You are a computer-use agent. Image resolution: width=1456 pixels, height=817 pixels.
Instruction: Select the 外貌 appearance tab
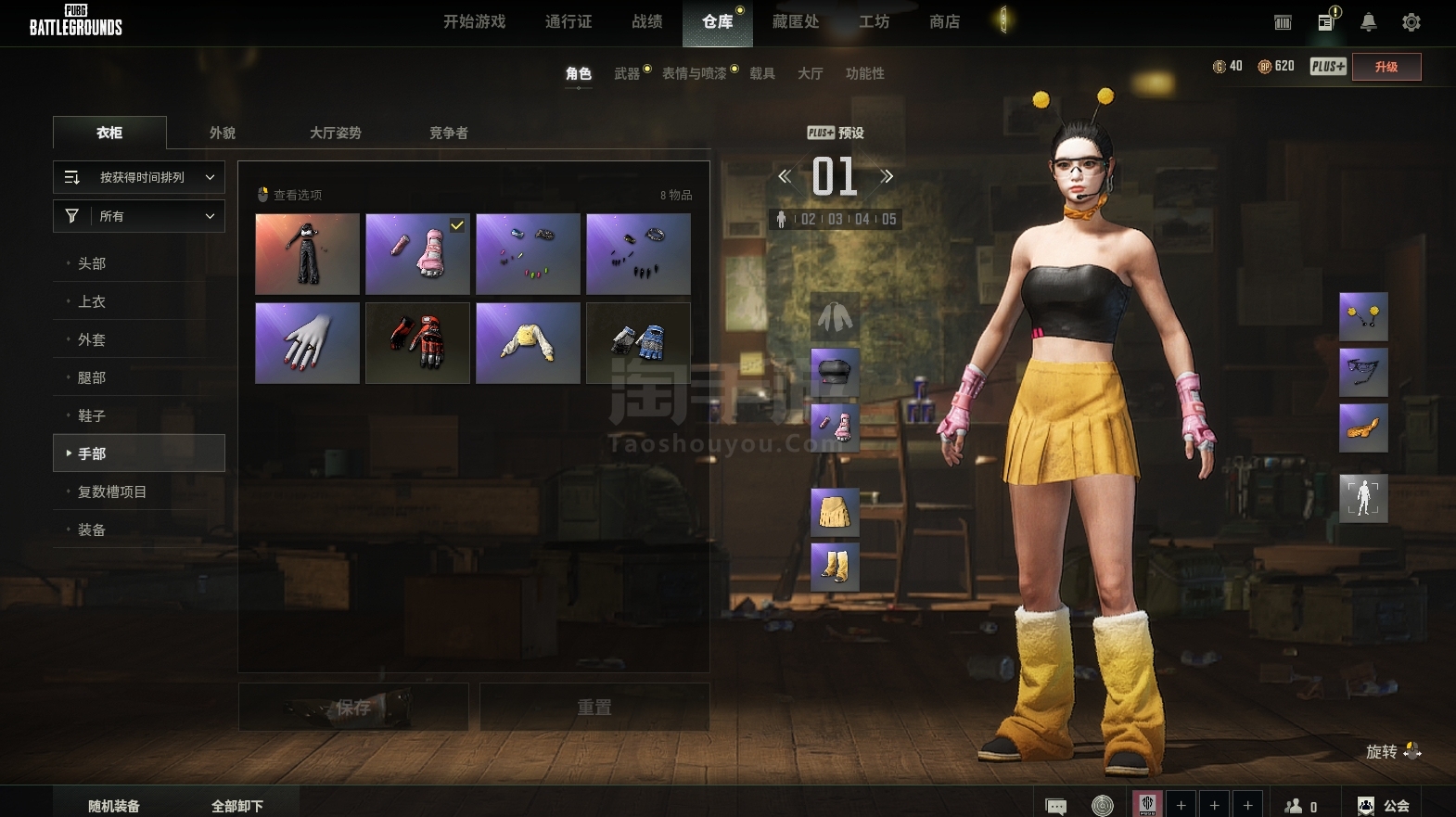tap(223, 133)
